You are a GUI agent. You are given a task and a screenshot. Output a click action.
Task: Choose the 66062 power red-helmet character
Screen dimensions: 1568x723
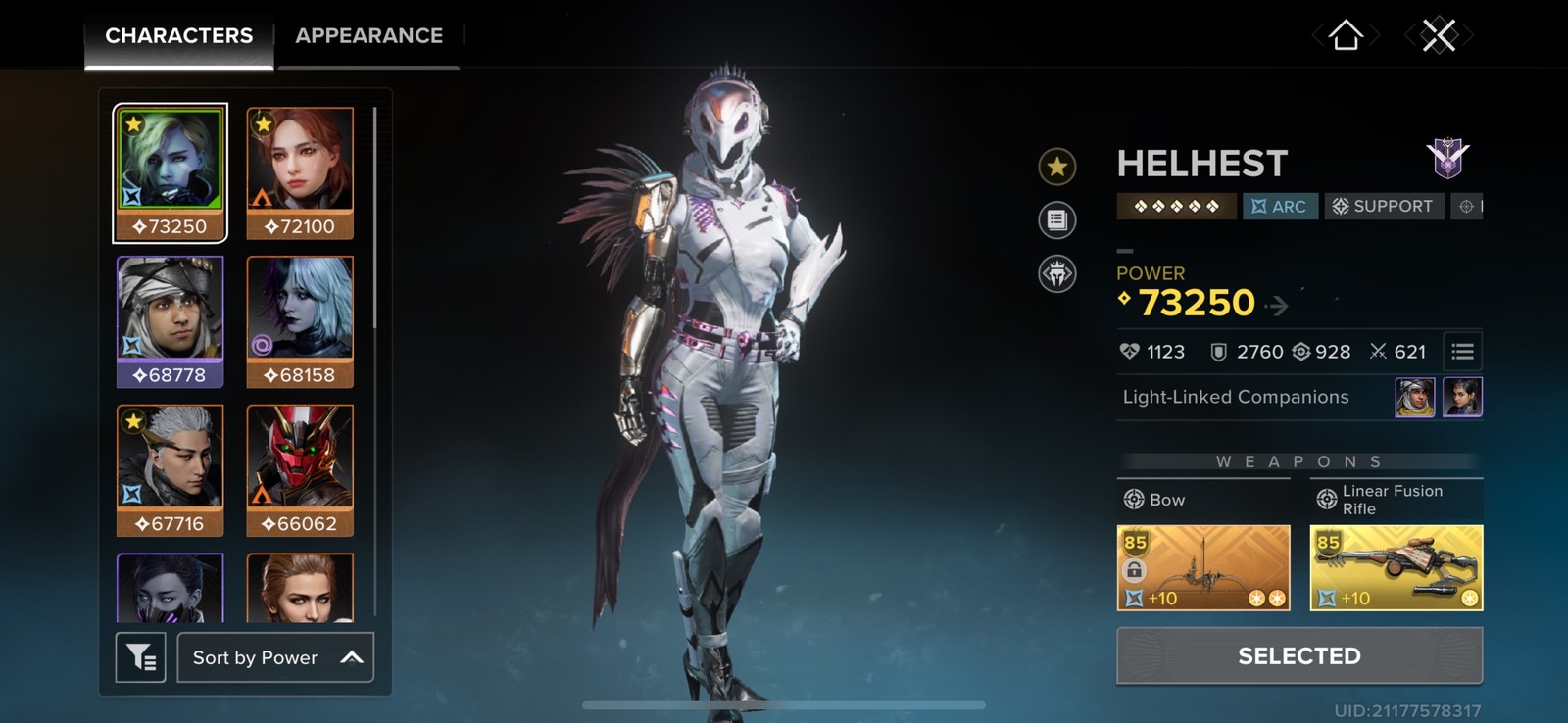[x=300, y=470]
